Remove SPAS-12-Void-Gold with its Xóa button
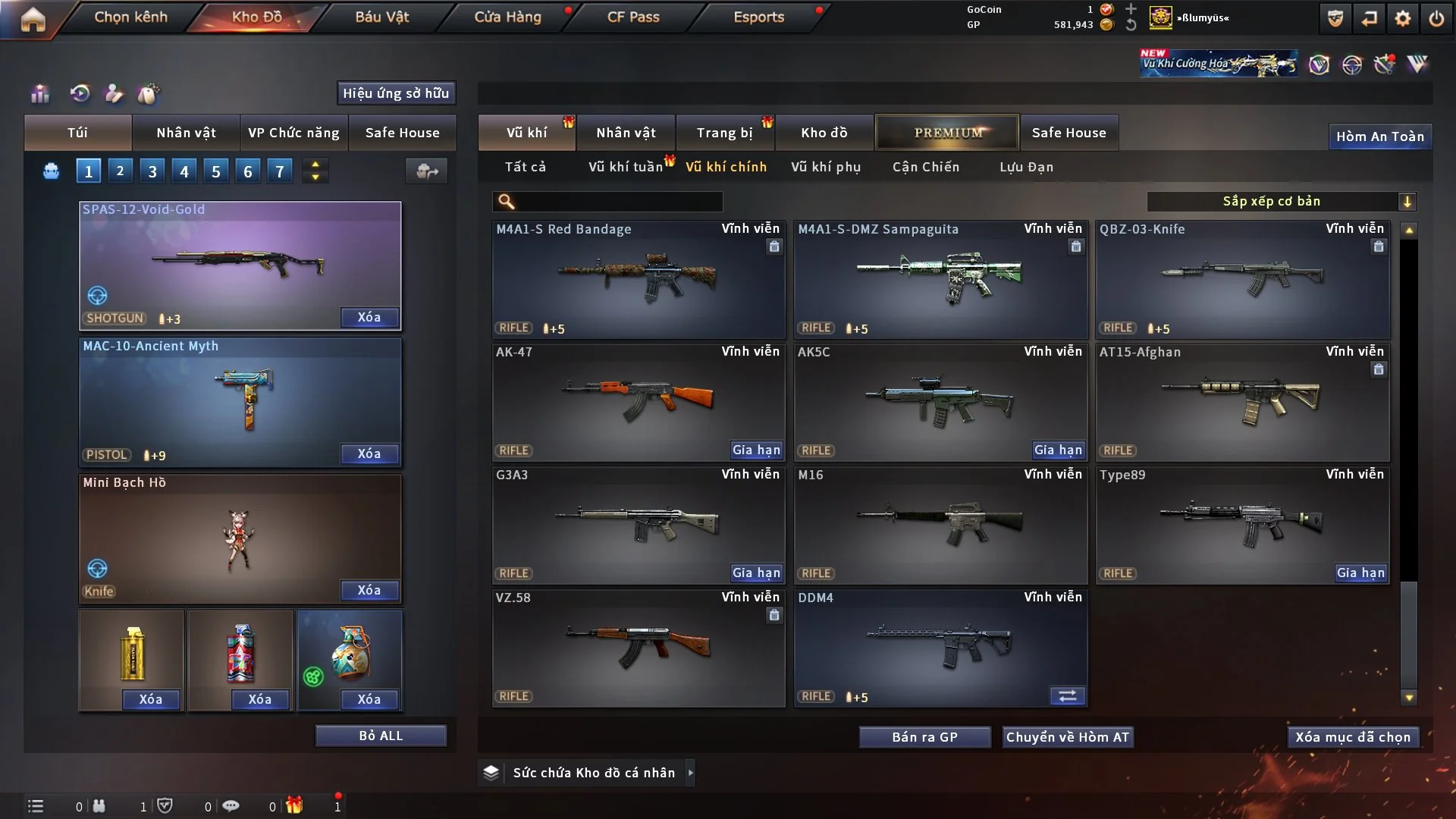Screen dimensions: 1456x819 [369, 317]
